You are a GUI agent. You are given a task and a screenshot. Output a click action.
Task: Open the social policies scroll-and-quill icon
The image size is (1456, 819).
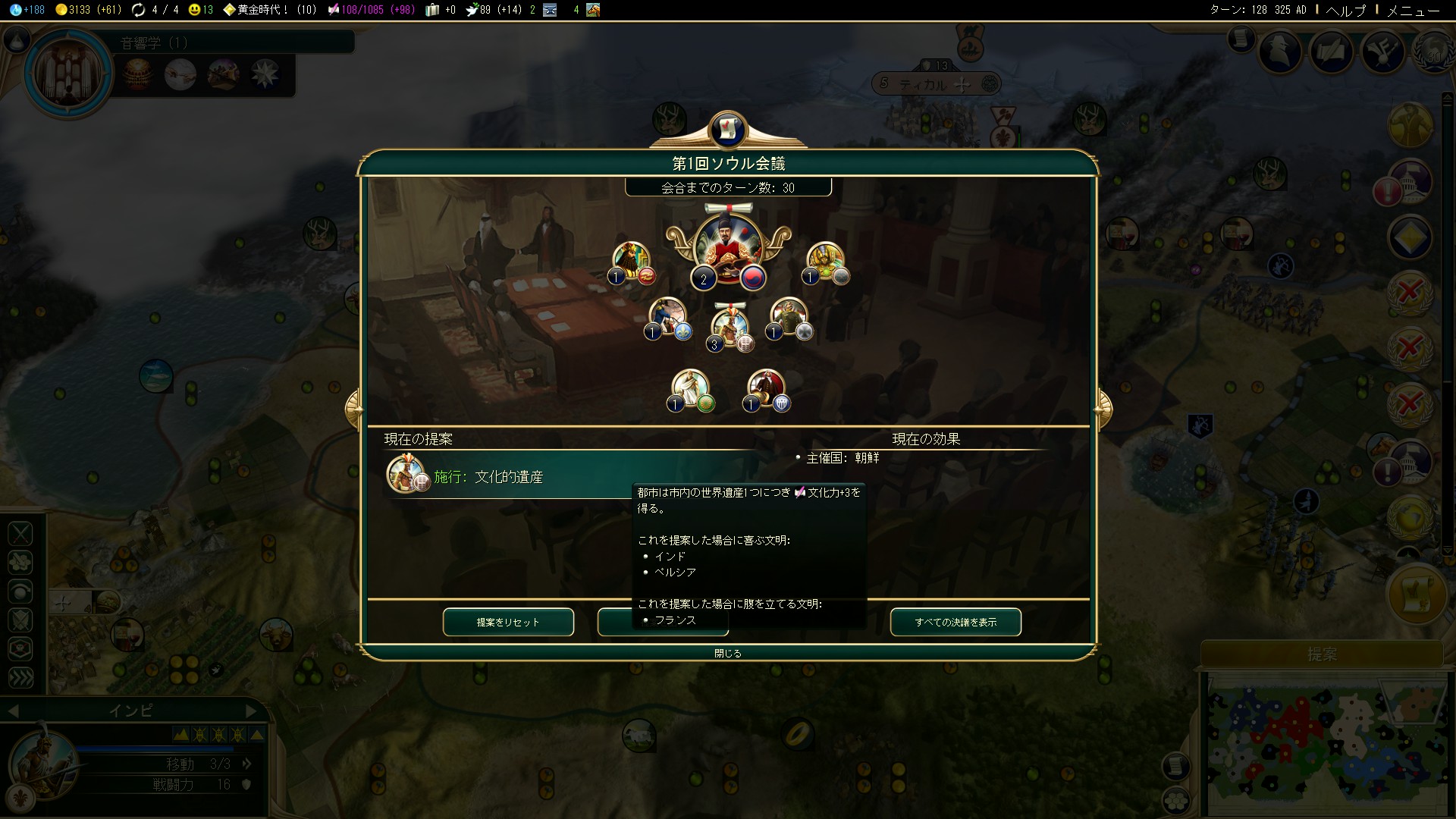[x=1332, y=52]
